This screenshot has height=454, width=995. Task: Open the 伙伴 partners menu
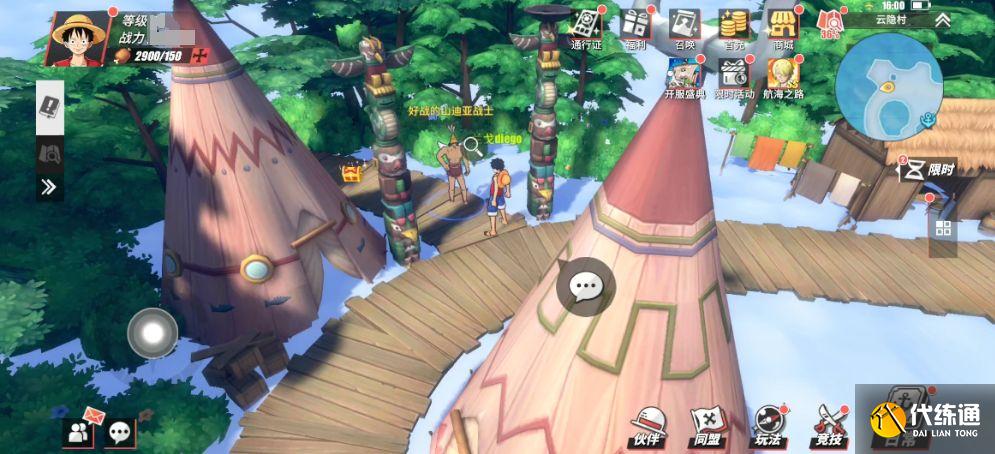coord(647,427)
